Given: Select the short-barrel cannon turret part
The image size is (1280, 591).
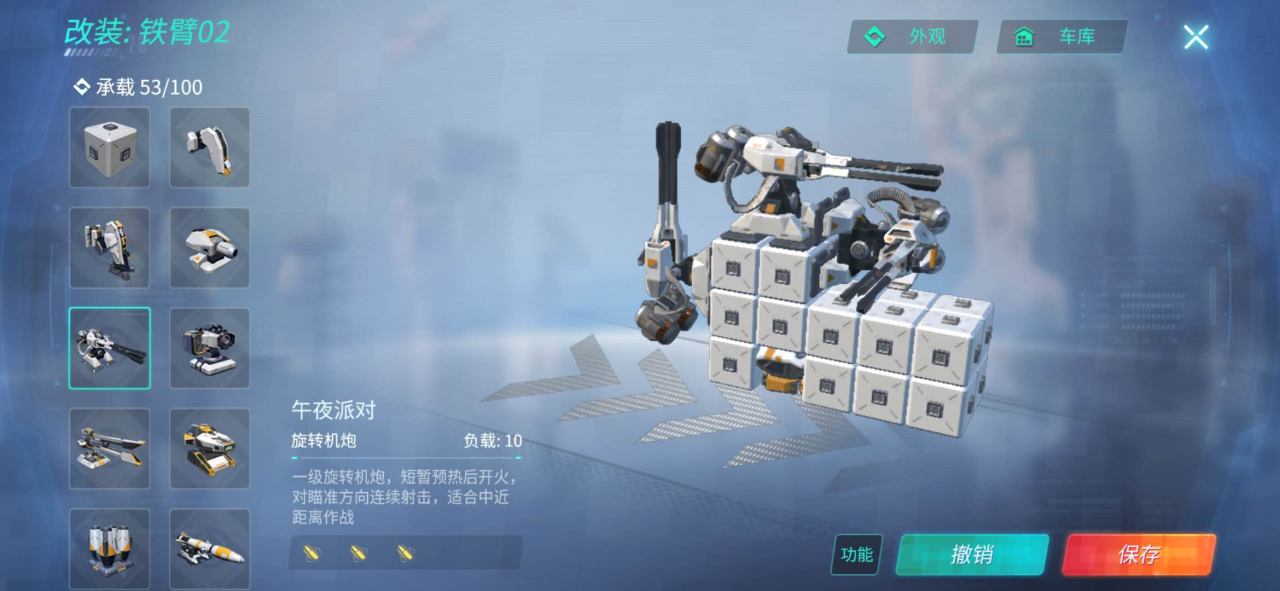Looking at the screenshot, I should pyautogui.click(x=210, y=248).
